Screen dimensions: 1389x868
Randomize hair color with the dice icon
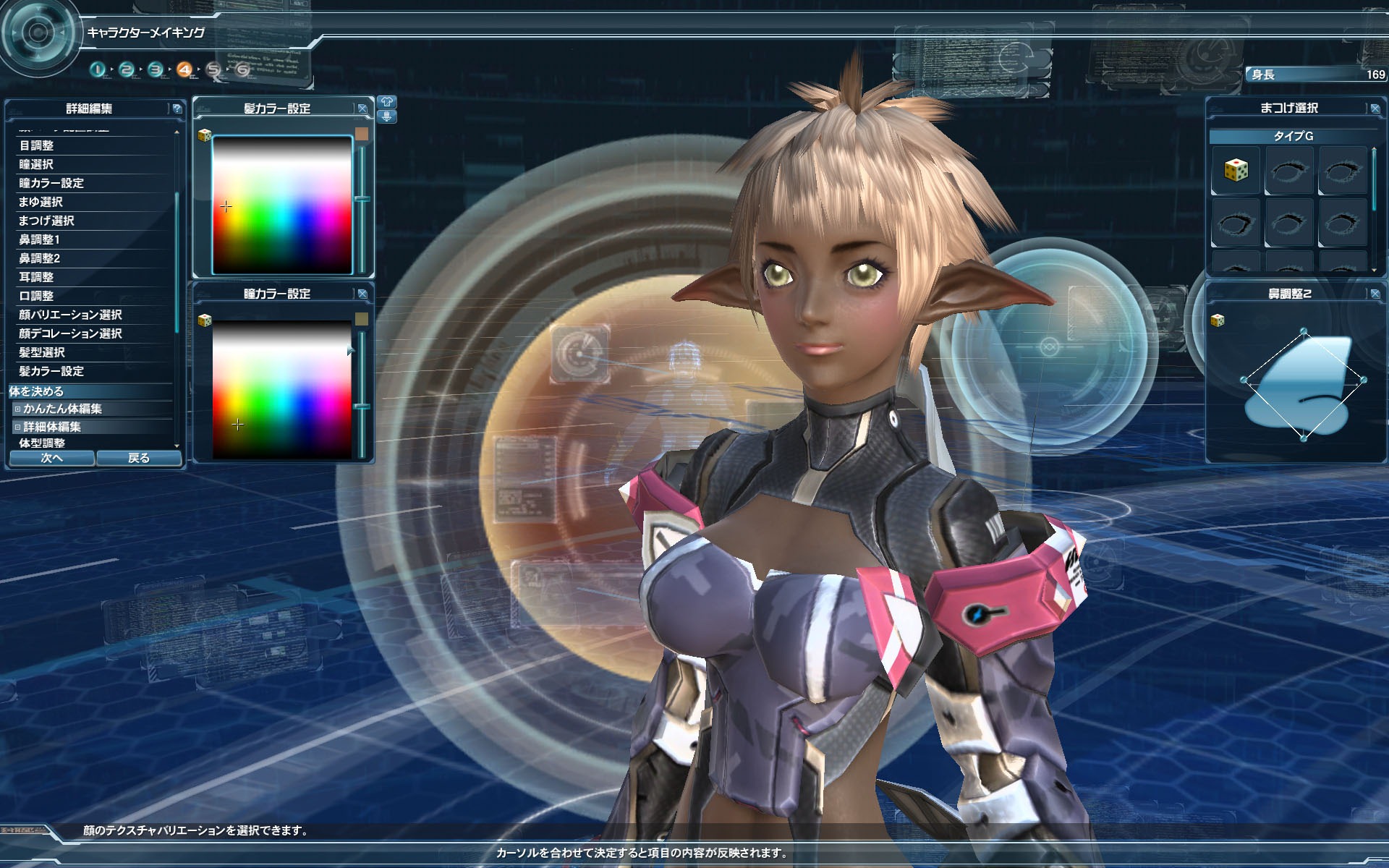205,135
